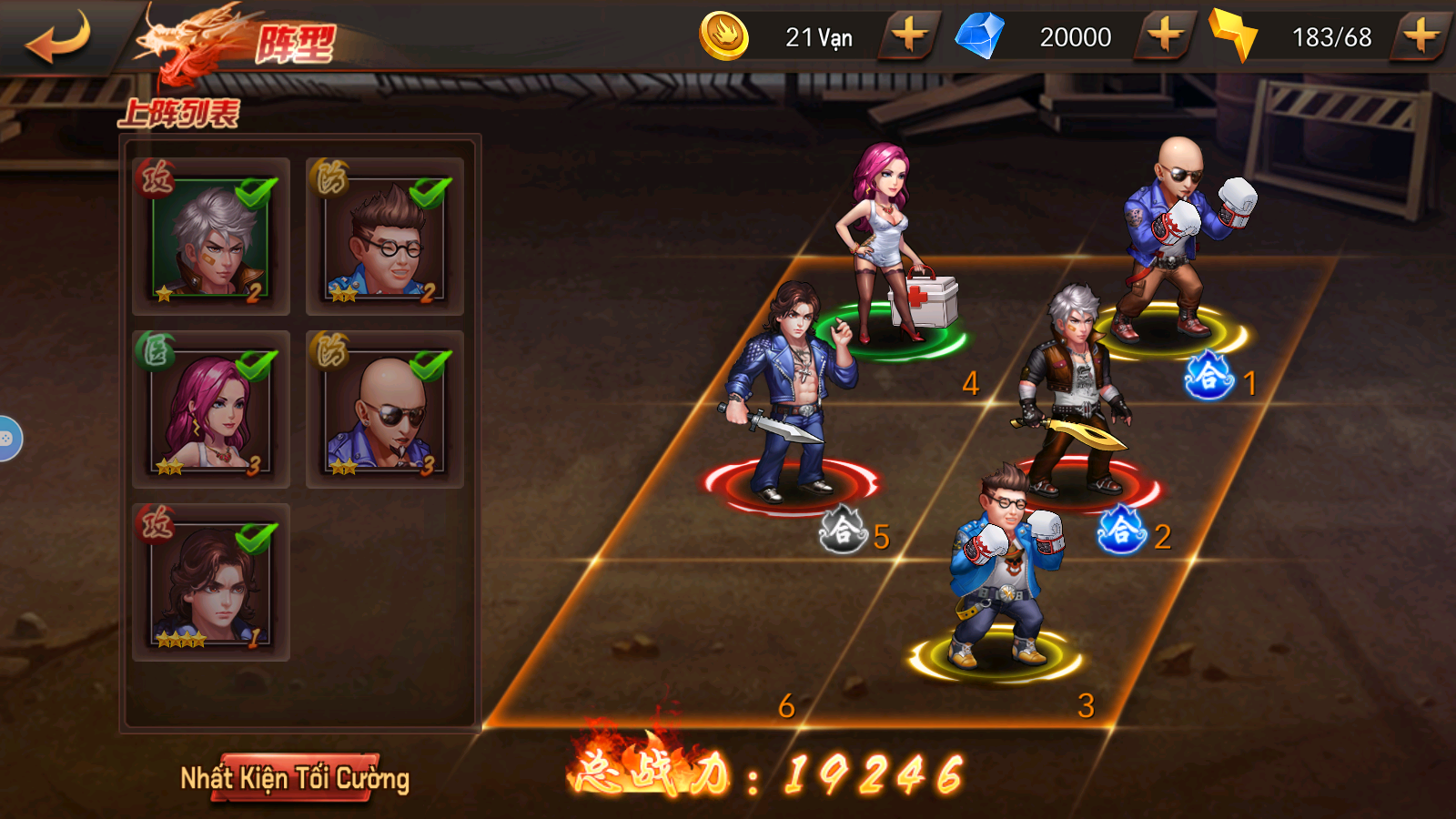Activate Nhất Kiện Tối Cường button
Viewport: 1456px width, 819px height.
(295, 778)
